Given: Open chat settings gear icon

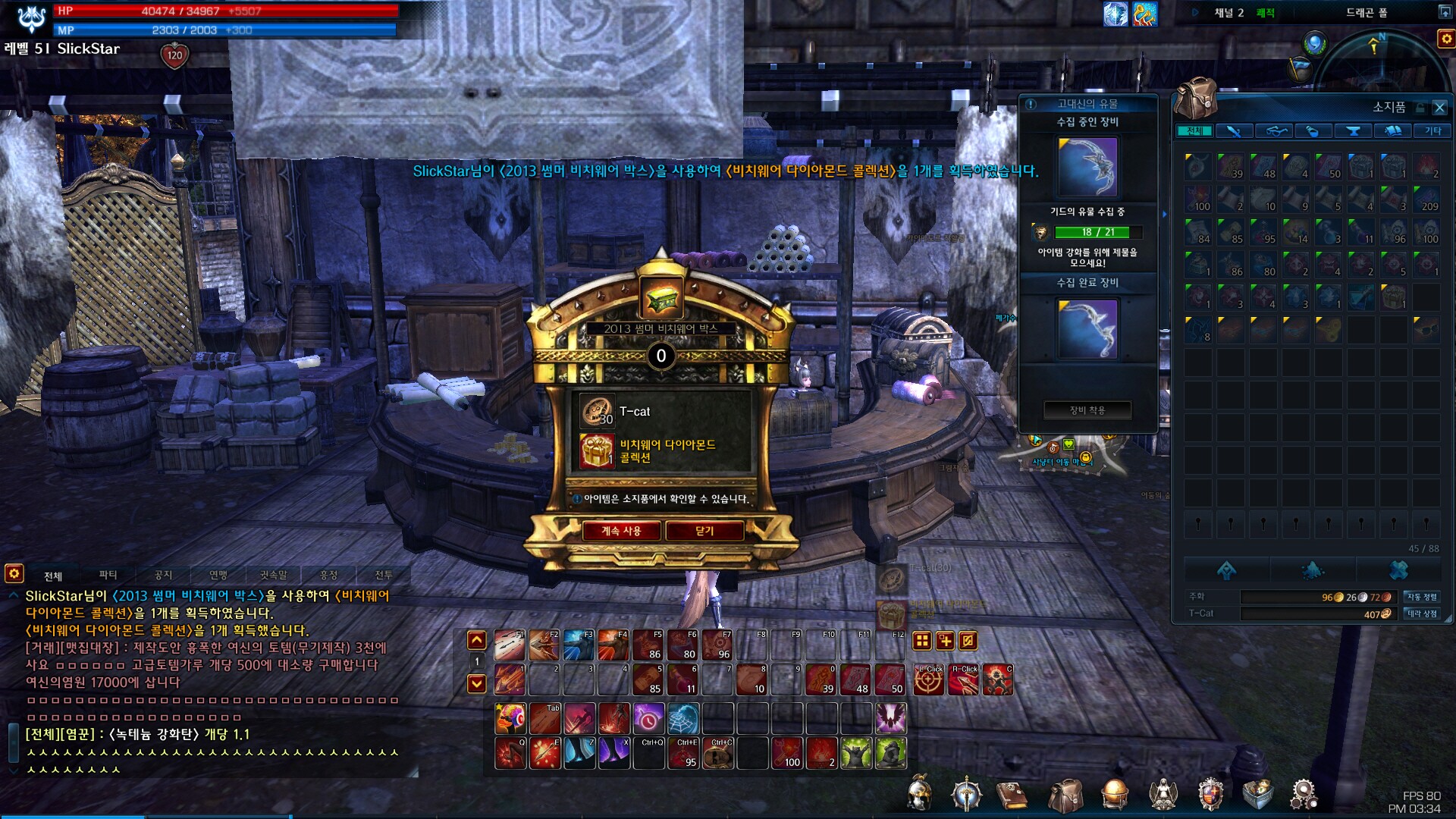Looking at the screenshot, I should [x=14, y=573].
